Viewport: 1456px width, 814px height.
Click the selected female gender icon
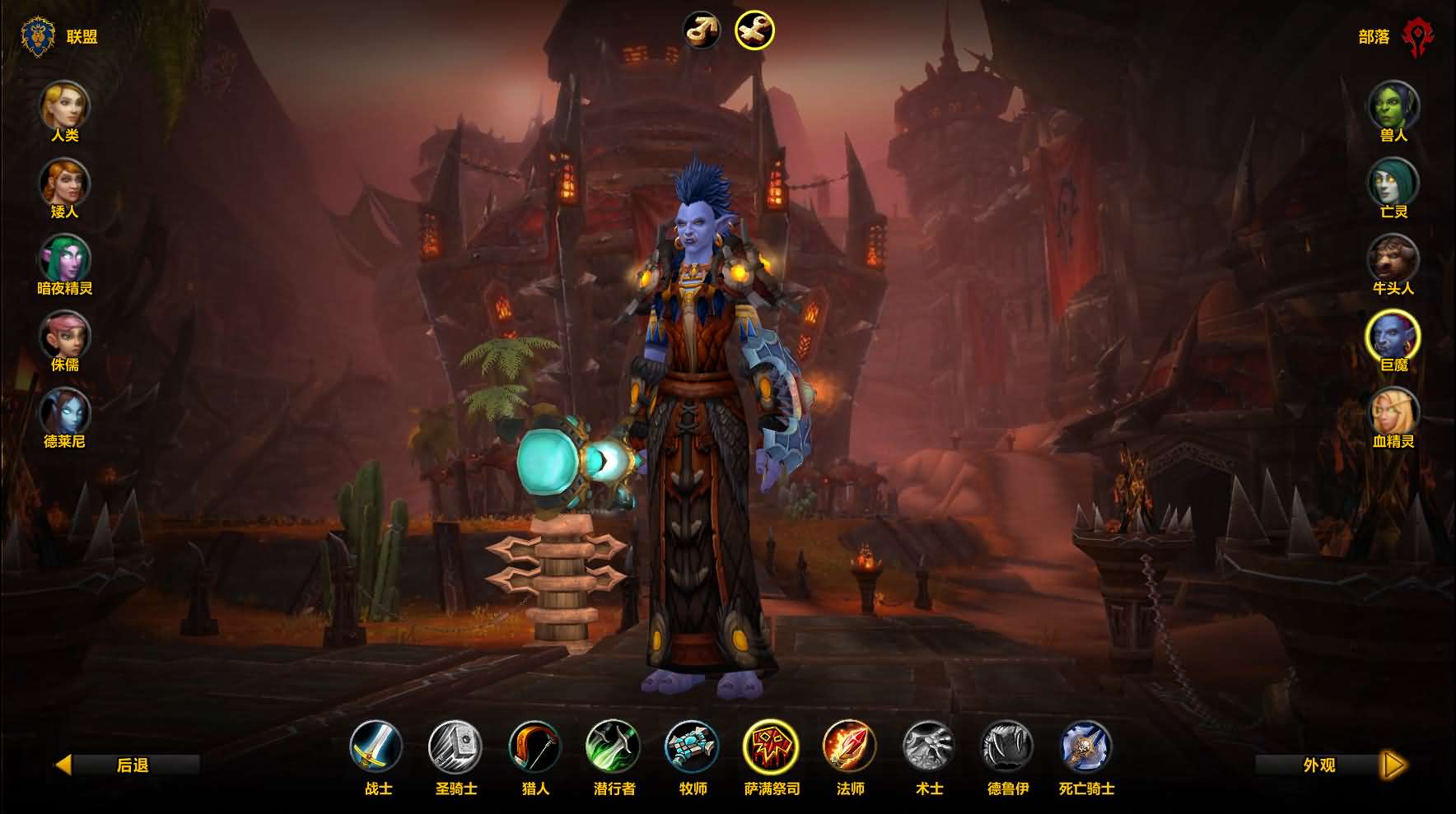[x=754, y=30]
